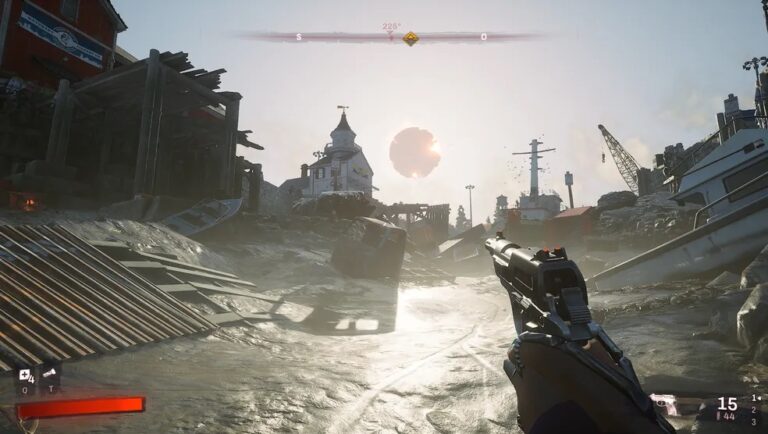Activate the flashlight item icon
The width and height of the screenshot is (768, 434).
pyautogui.click(x=50, y=374)
